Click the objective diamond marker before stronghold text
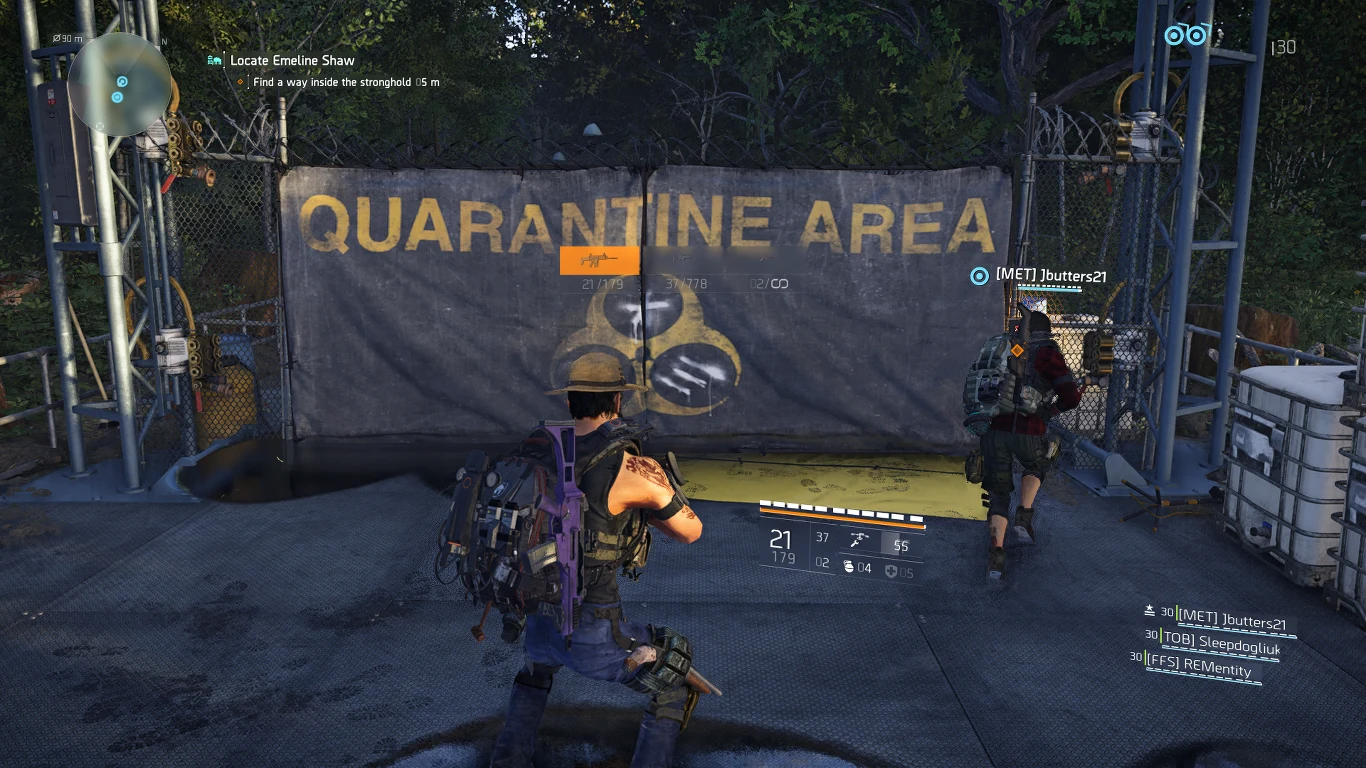Screen dimensions: 1366x768 [x=238, y=82]
